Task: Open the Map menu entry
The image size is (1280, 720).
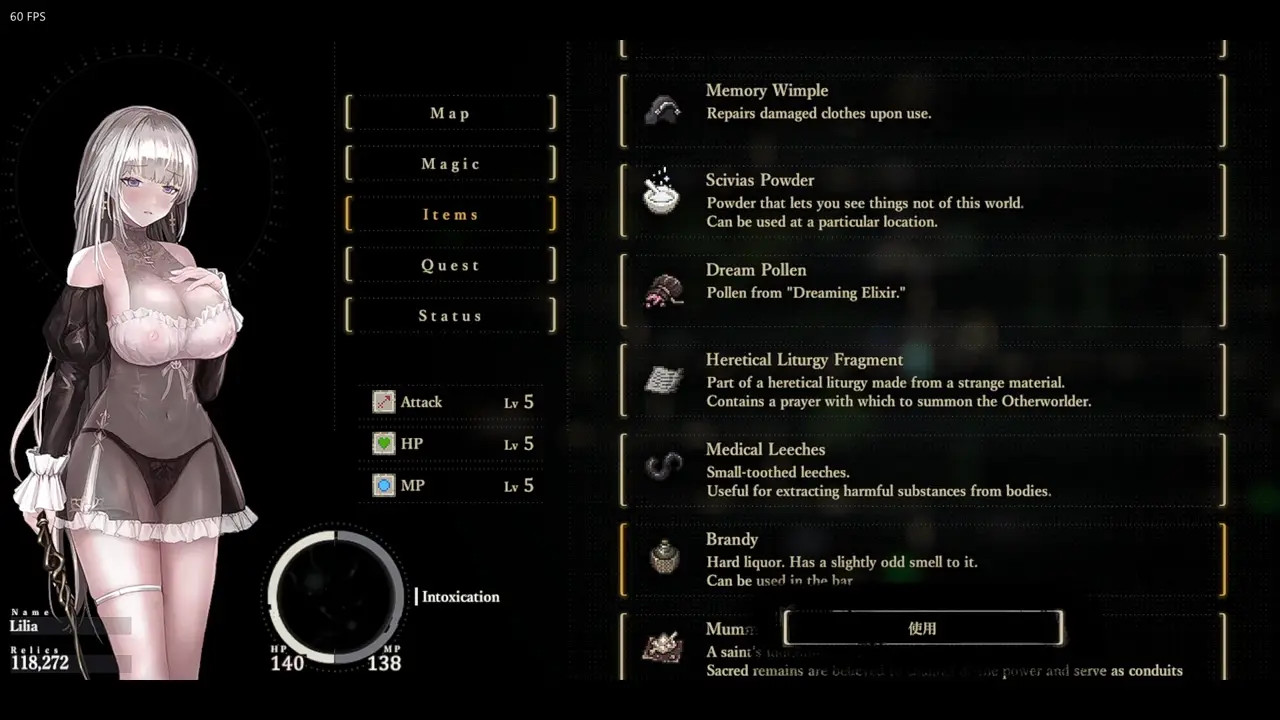Action: 450,113
